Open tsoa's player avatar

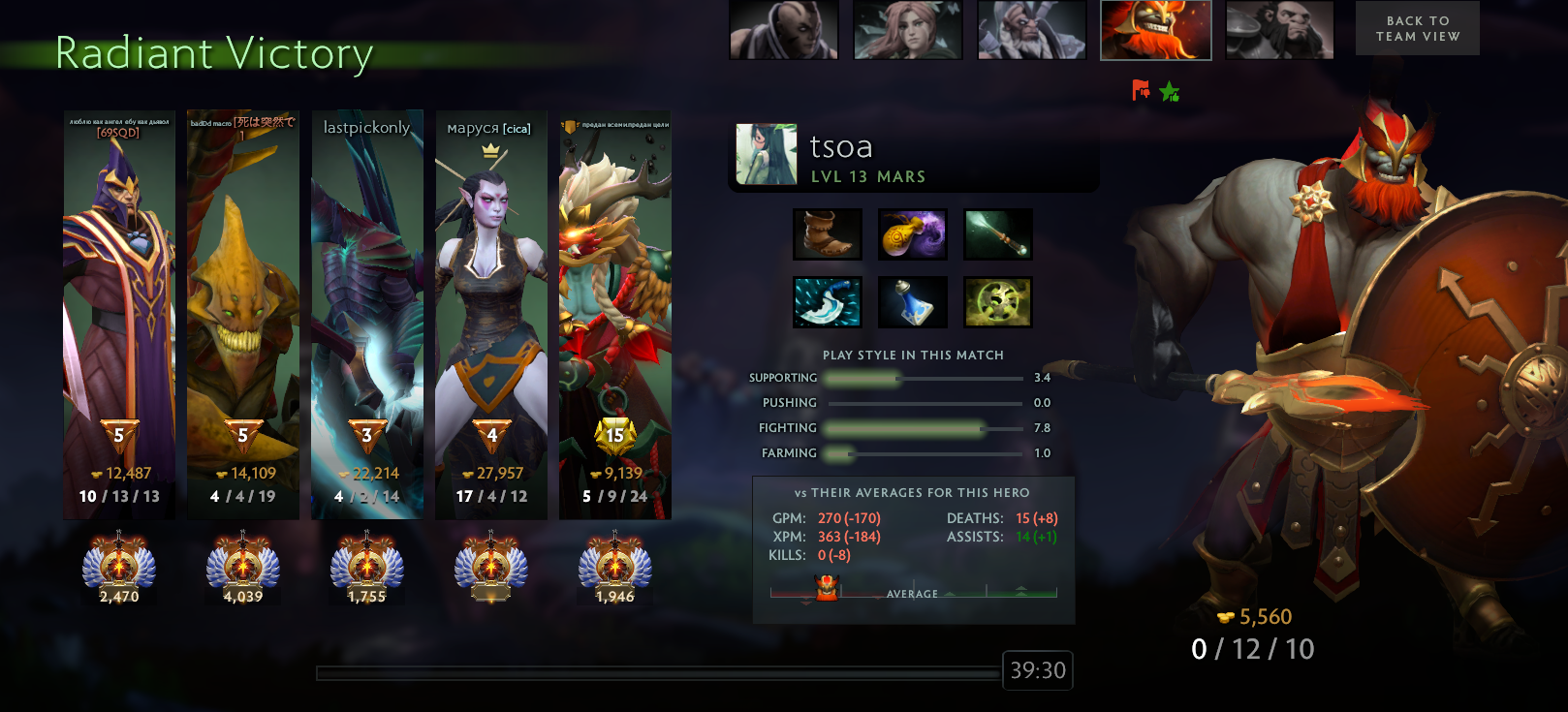[x=766, y=154]
